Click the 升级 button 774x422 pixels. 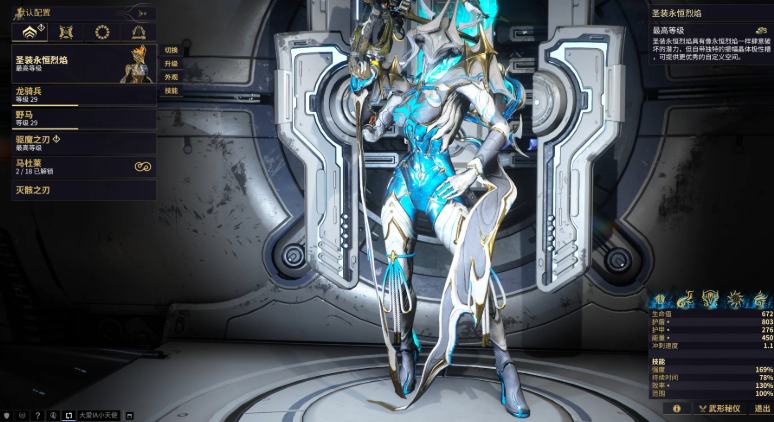tap(171, 63)
